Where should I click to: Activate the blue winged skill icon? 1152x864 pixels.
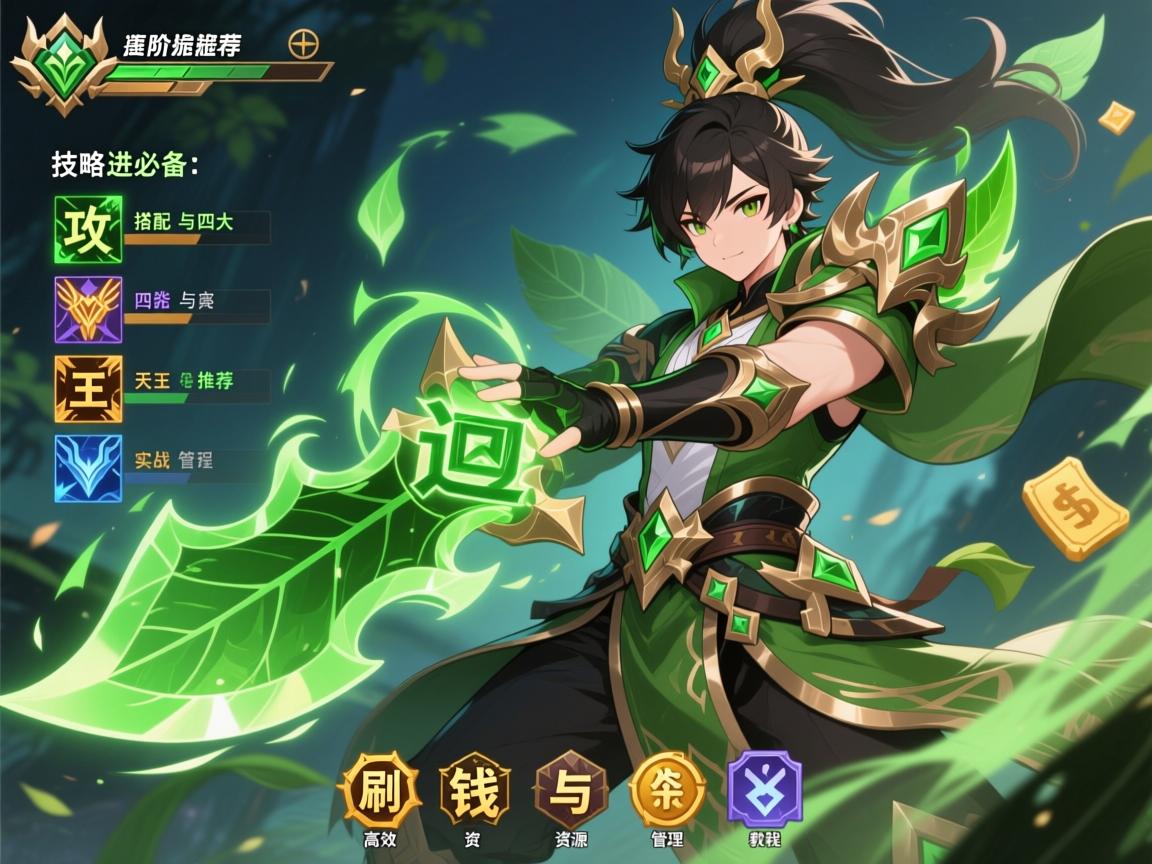[x=88, y=468]
